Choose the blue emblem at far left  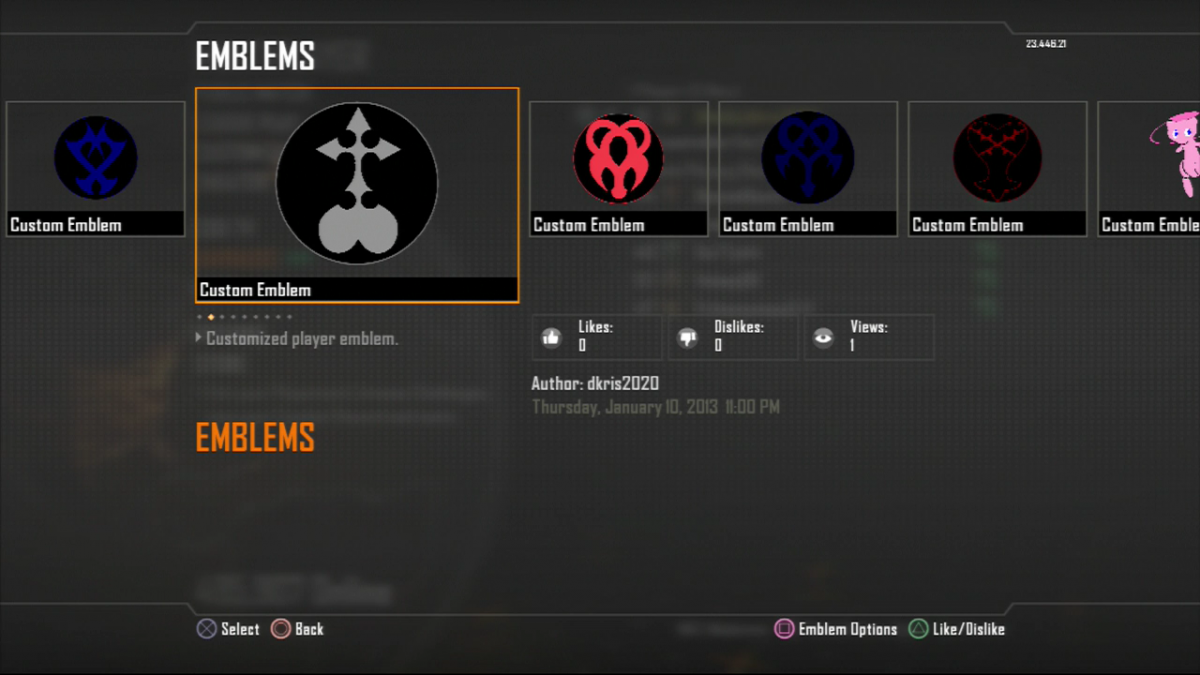[96, 159]
